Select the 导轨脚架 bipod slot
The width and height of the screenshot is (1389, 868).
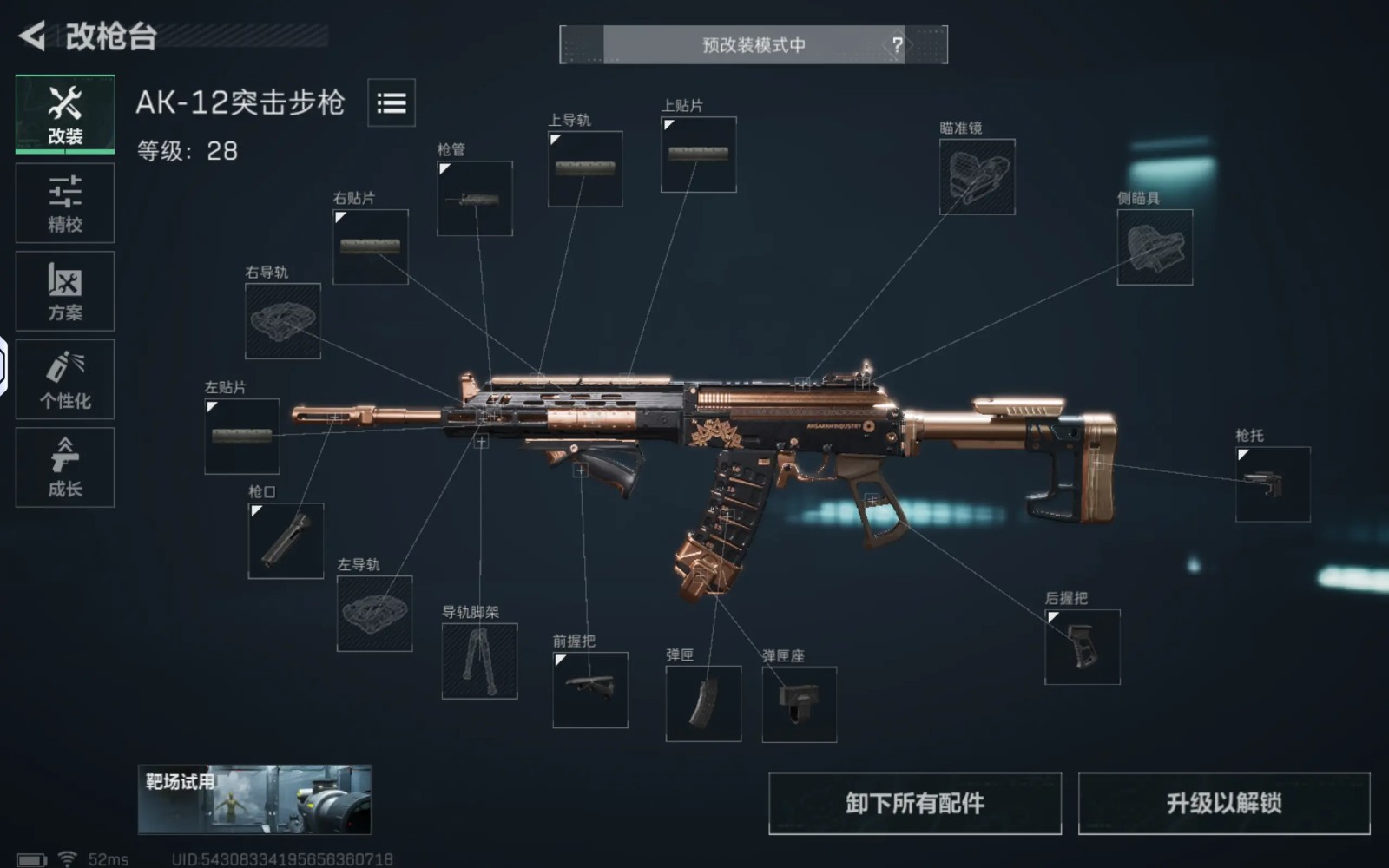pos(479,661)
